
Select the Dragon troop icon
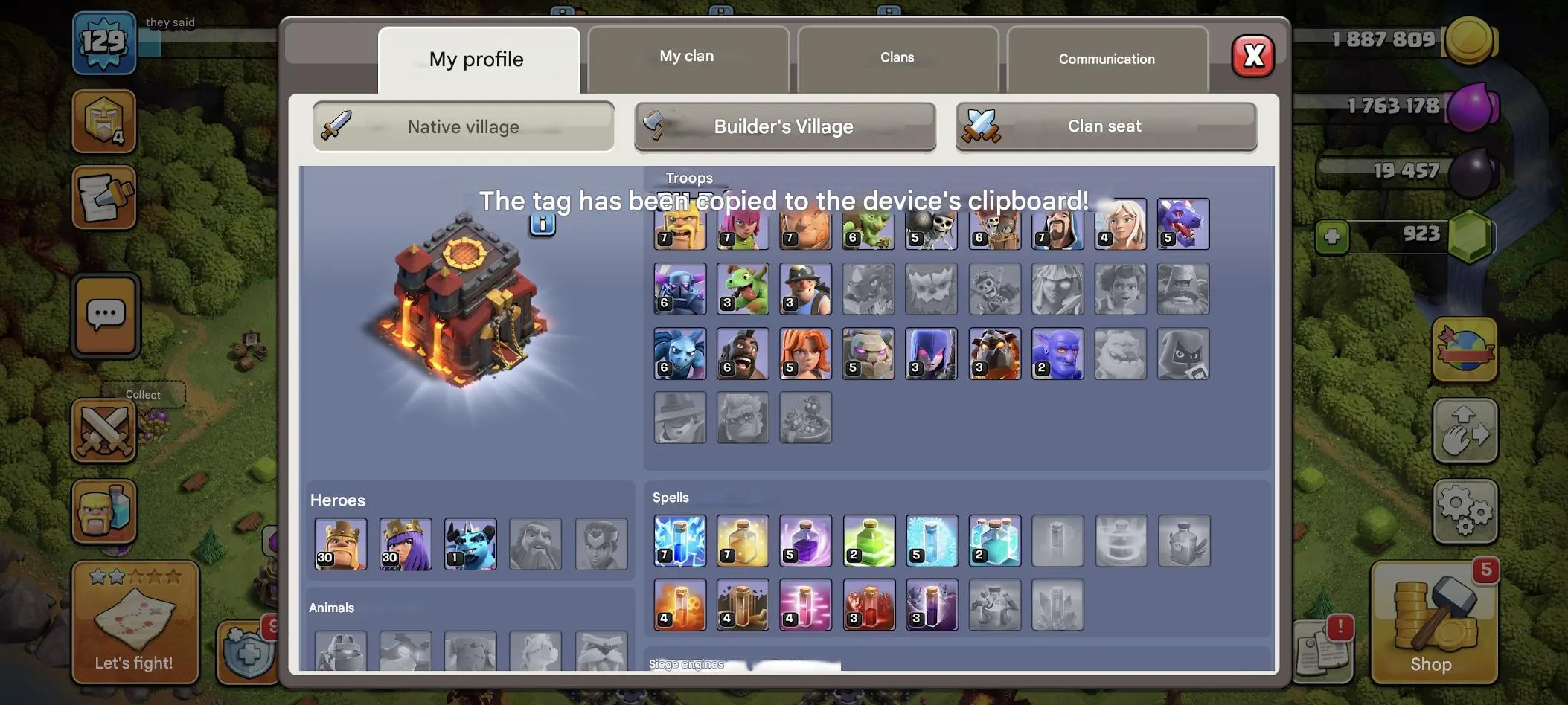tap(1183, 224)
